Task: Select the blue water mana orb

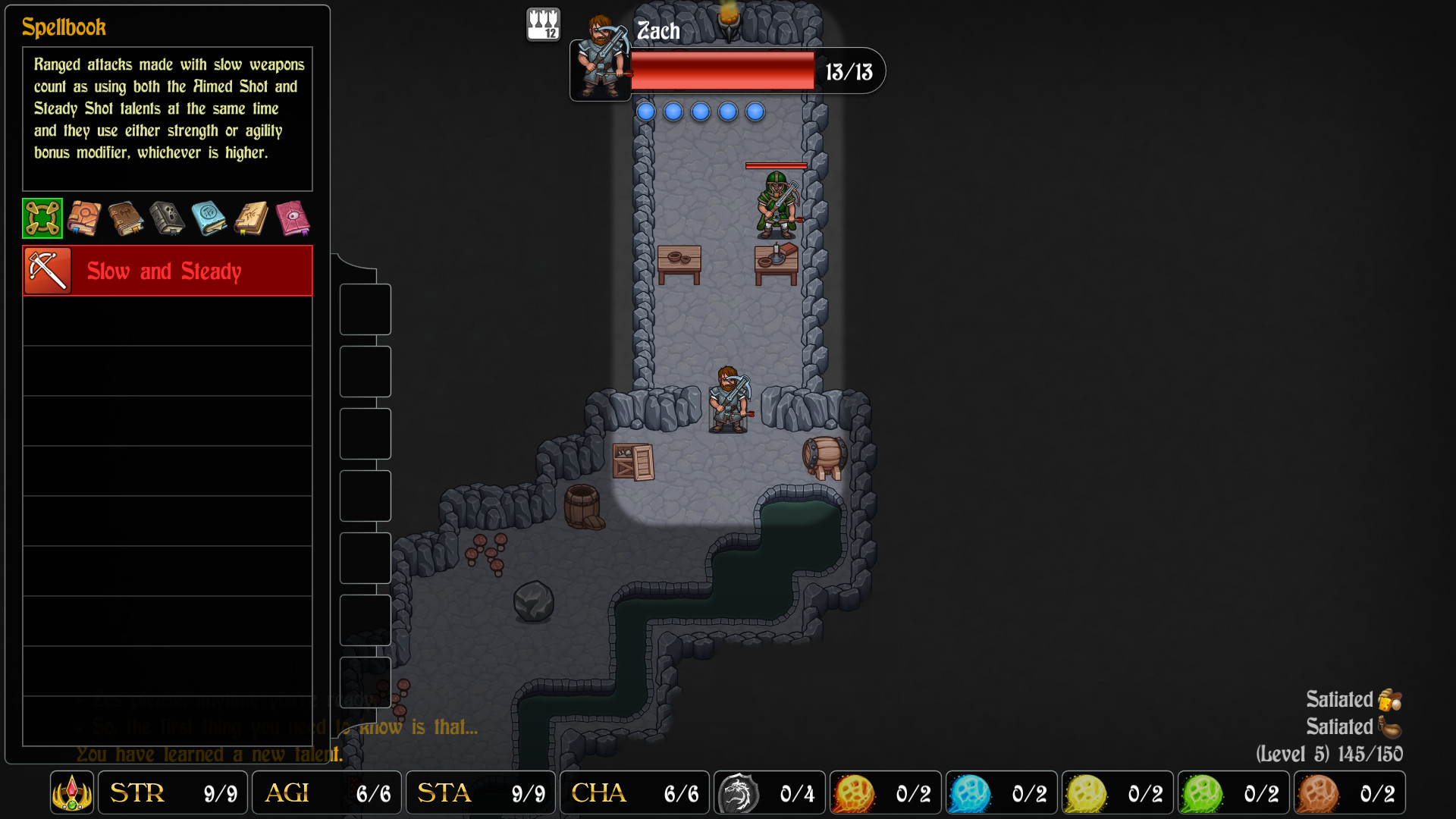Action: tap(970, 793)
